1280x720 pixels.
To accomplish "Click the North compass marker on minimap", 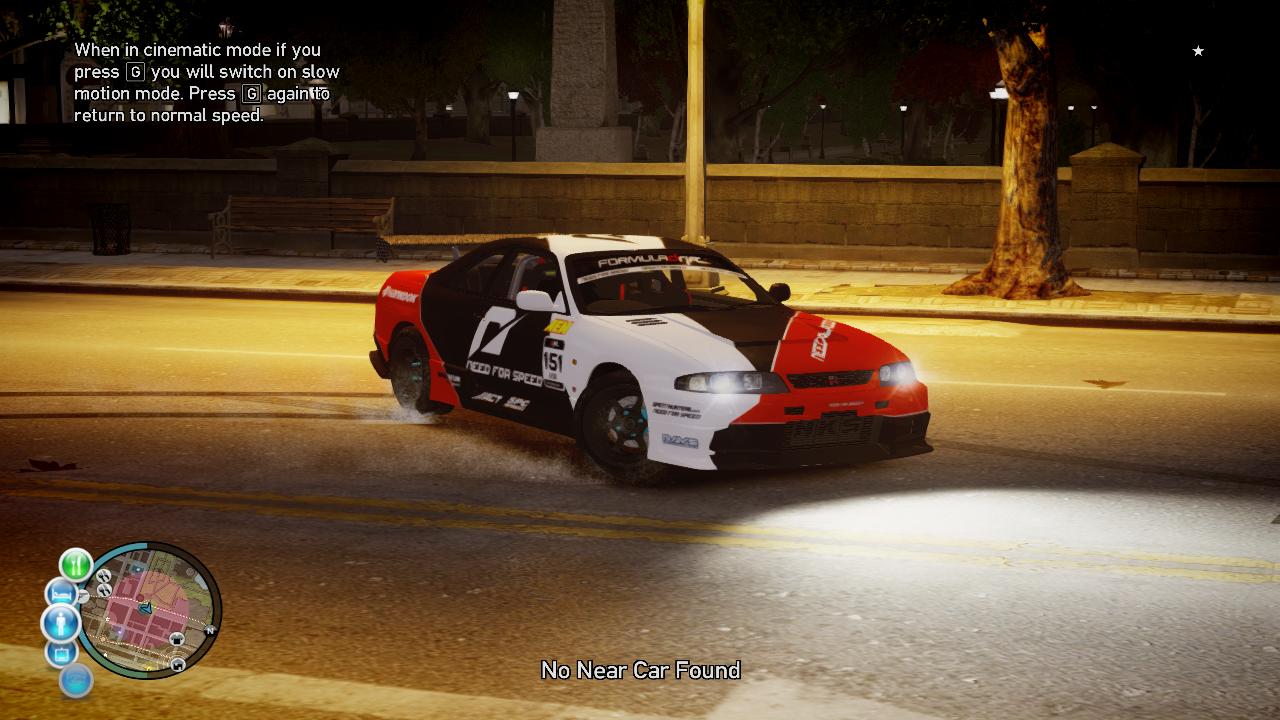I will [211, 631].
